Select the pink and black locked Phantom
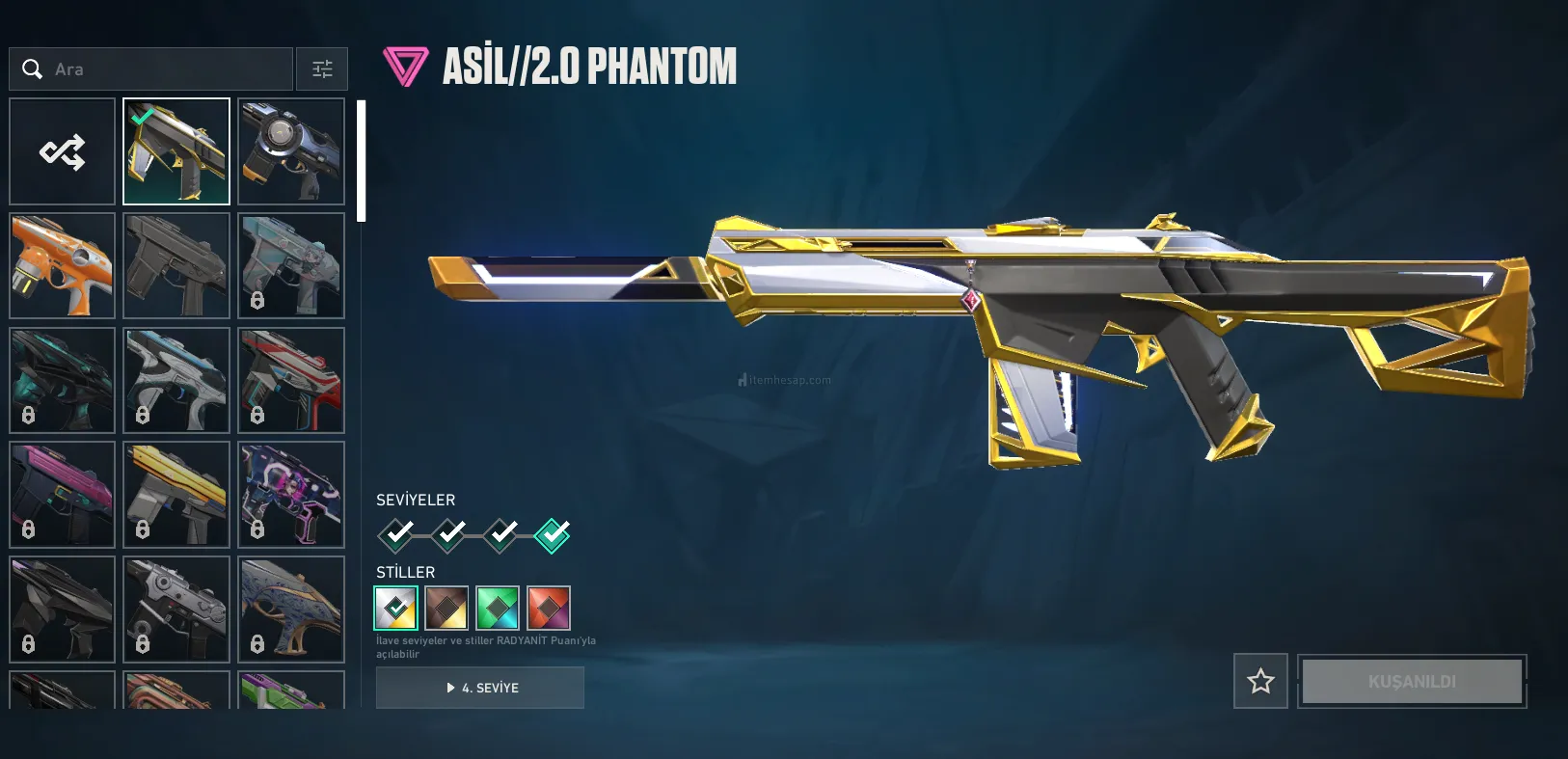This screenshot has width=1568, height=759. coord(63,495)
